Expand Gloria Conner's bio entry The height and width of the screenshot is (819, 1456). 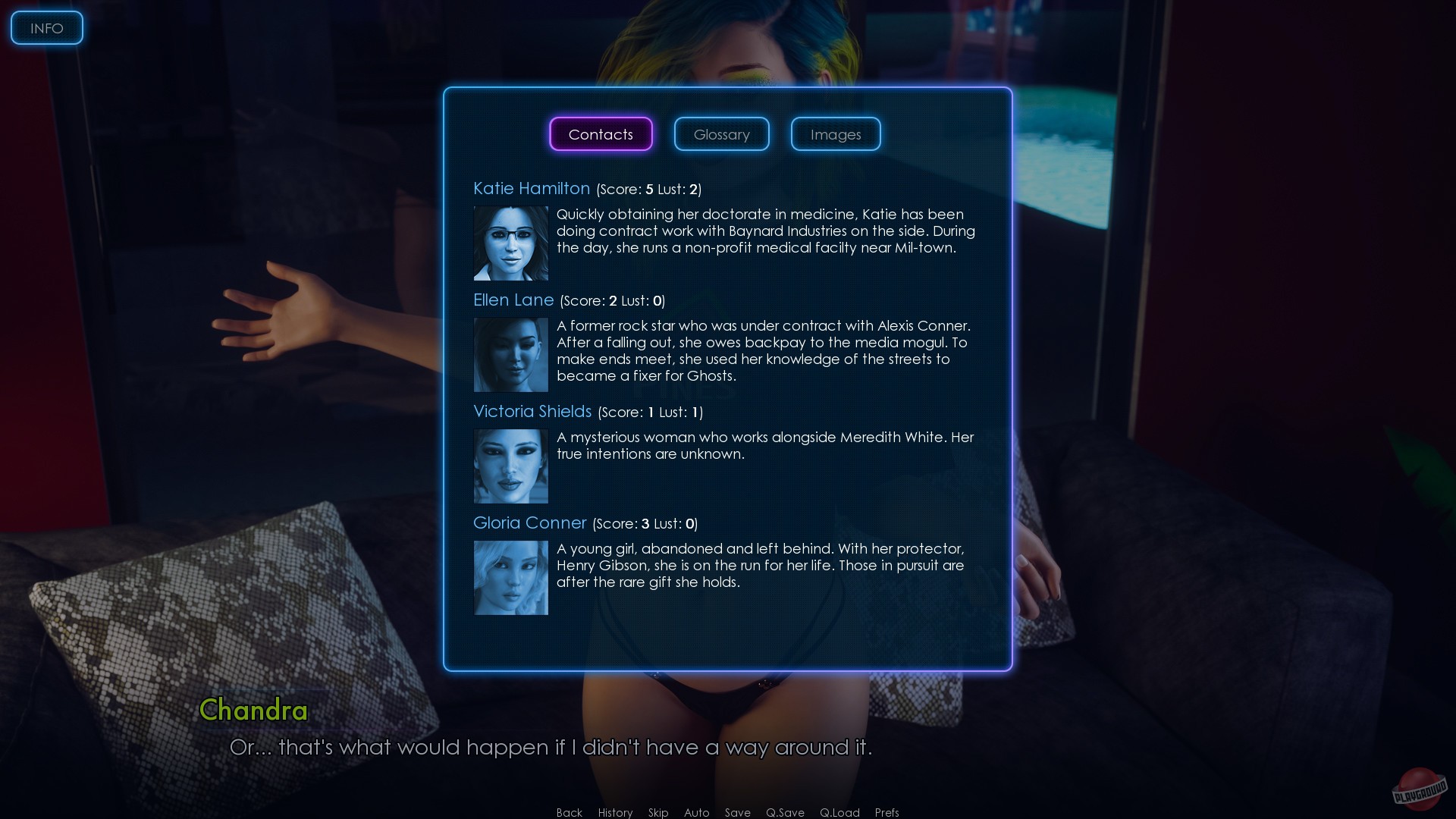529,523
